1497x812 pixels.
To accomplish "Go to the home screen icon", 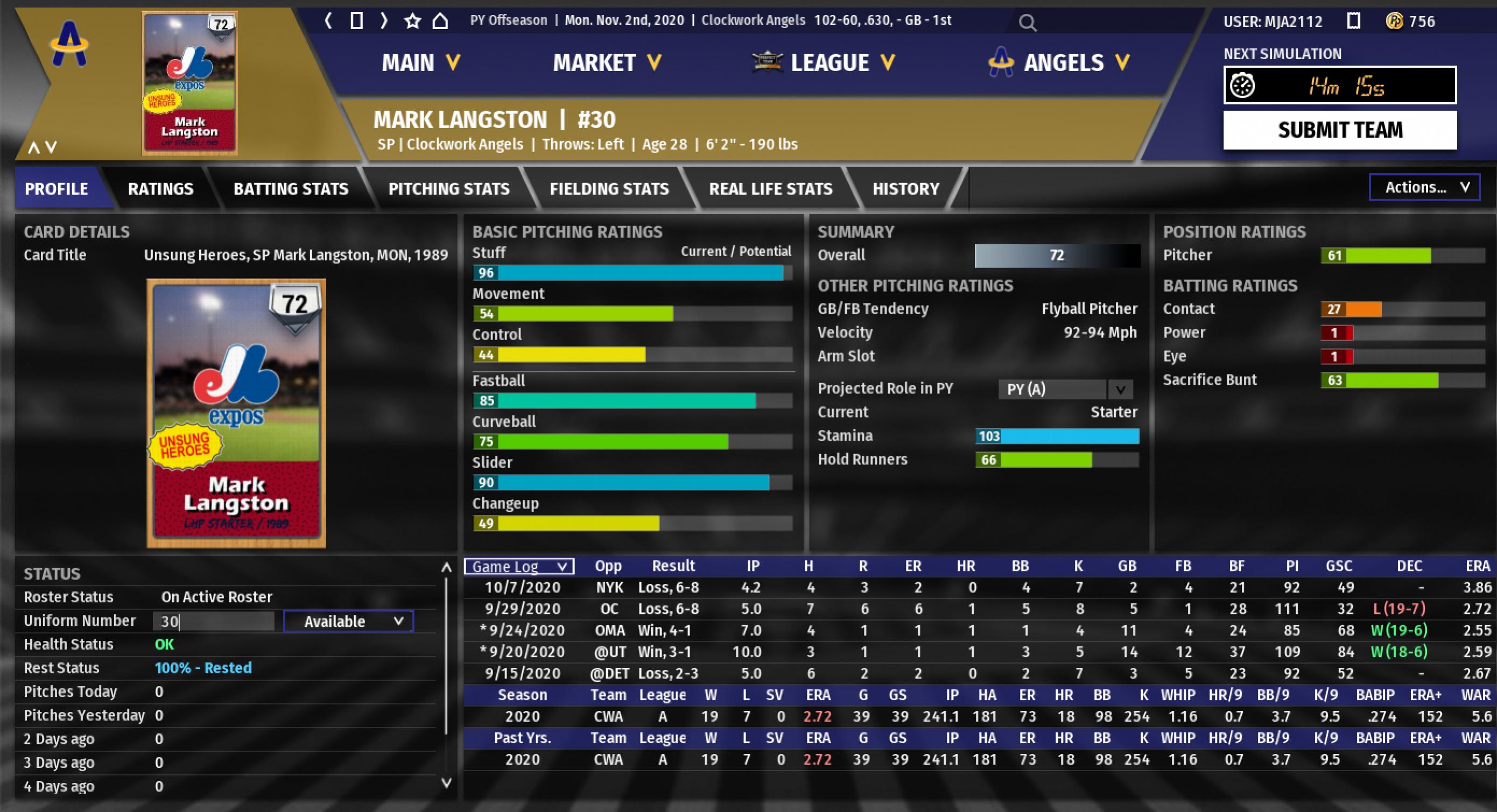I will (440, 21).
